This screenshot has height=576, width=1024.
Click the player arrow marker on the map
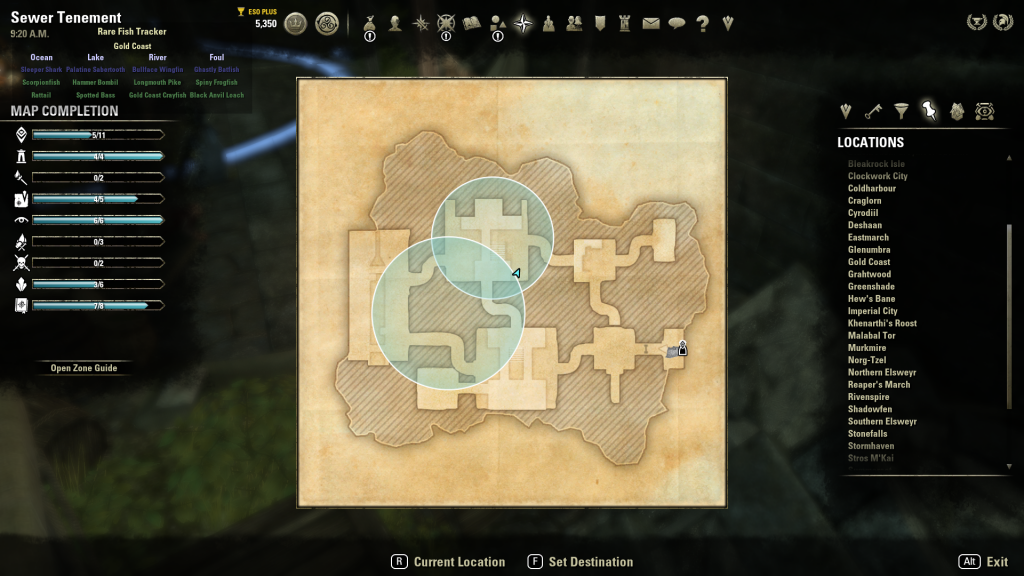tap(516, 273)
